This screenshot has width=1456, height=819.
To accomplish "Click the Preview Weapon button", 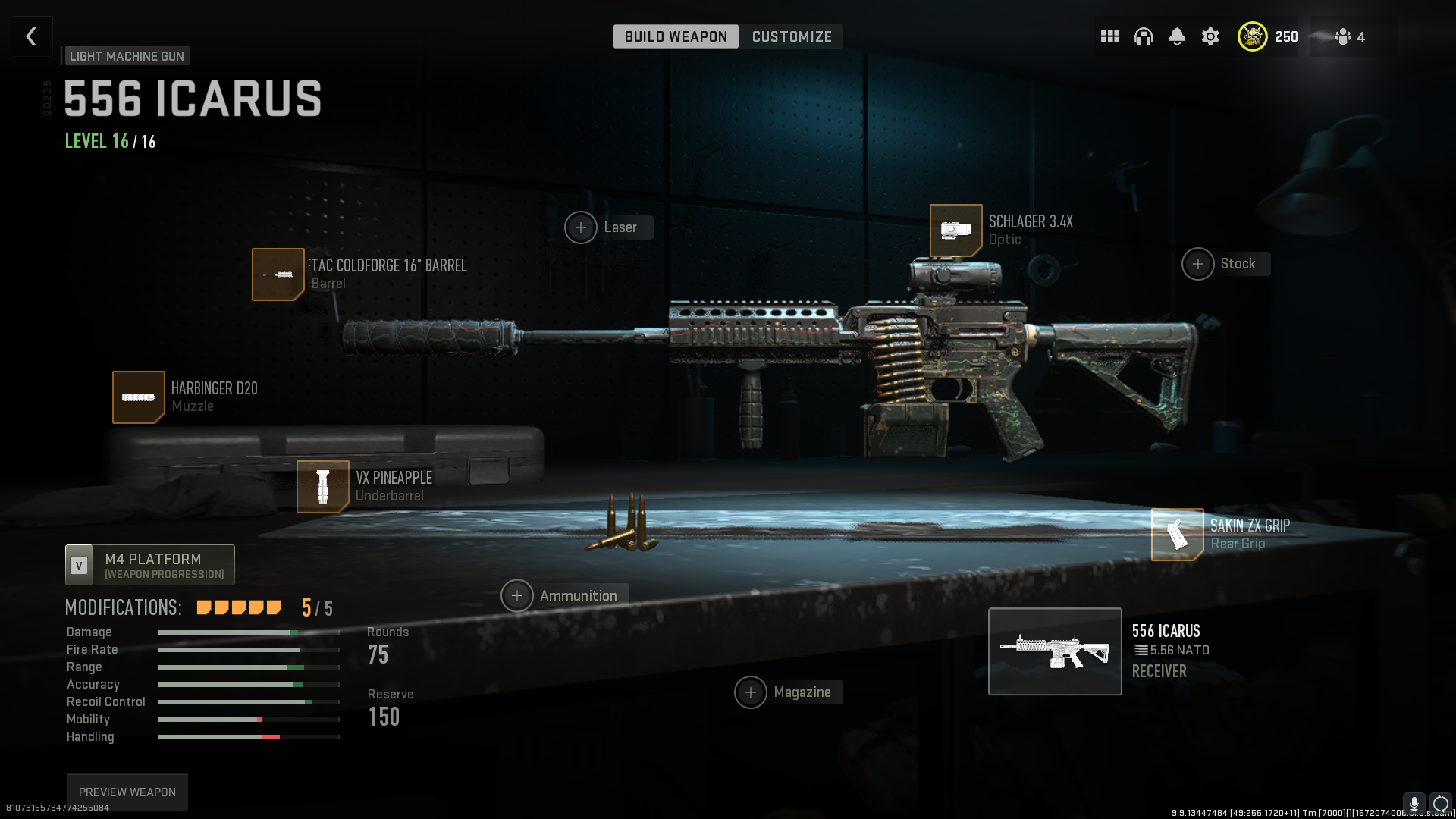I will (127, 792).
